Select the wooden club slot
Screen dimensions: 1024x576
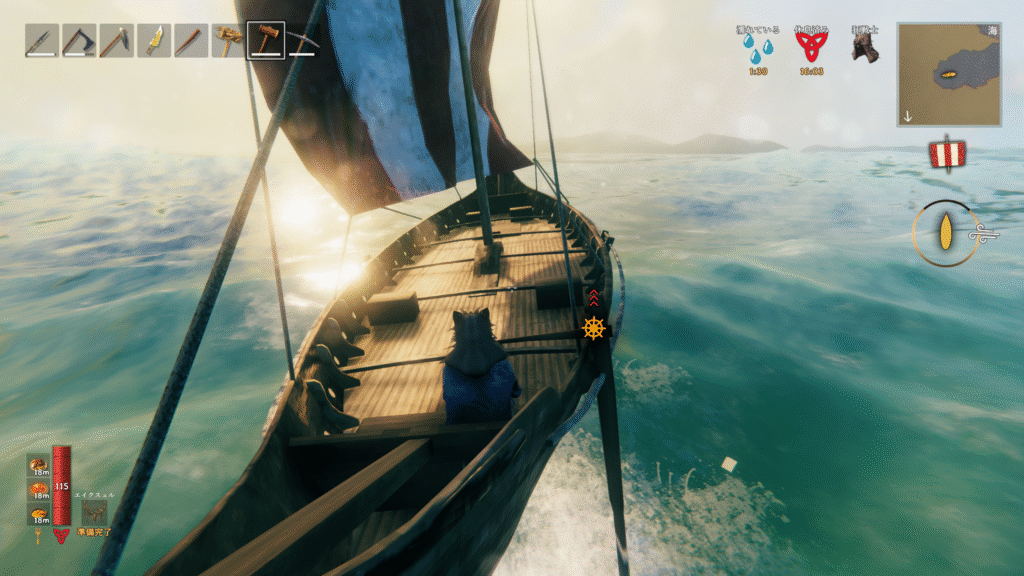191,40
